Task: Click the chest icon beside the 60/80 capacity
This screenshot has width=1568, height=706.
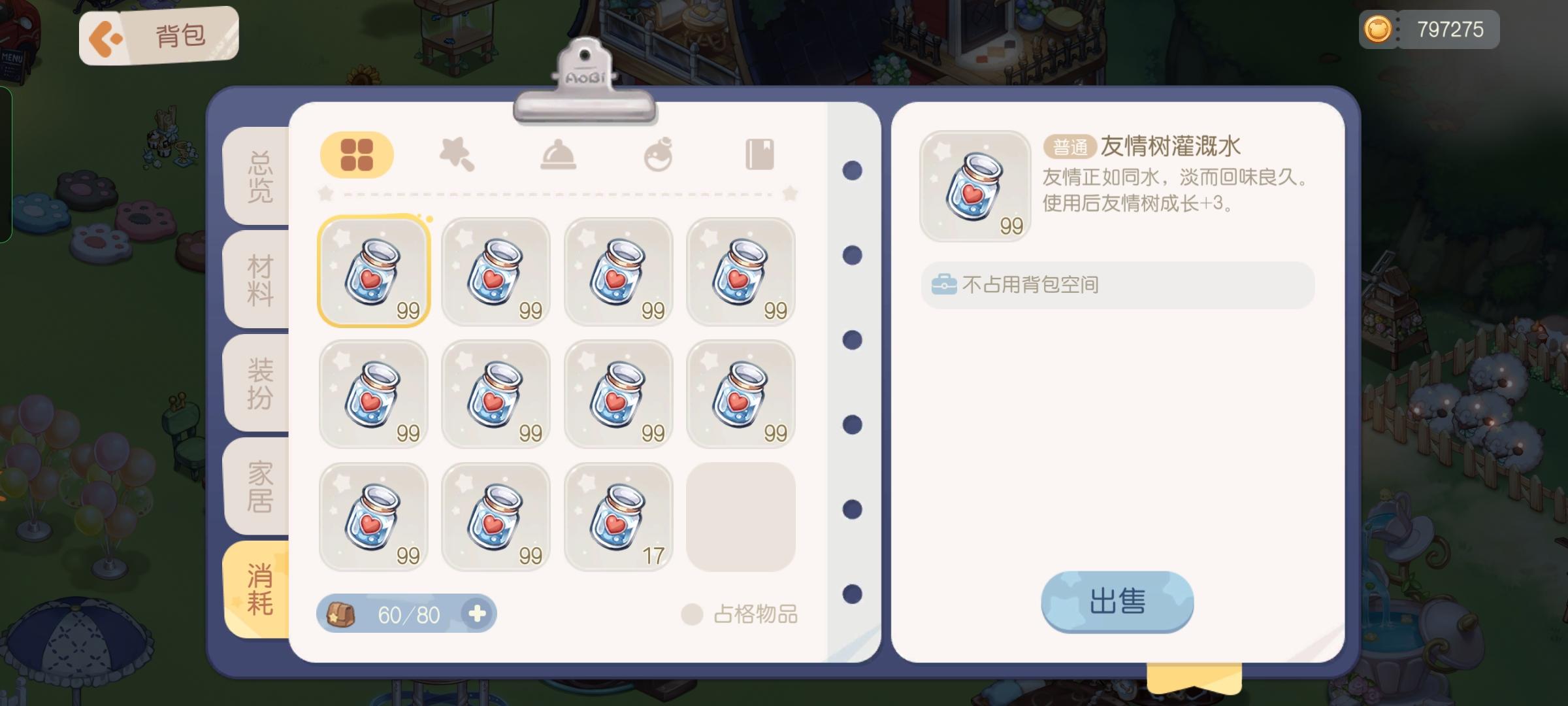Action: coord(343,613)
